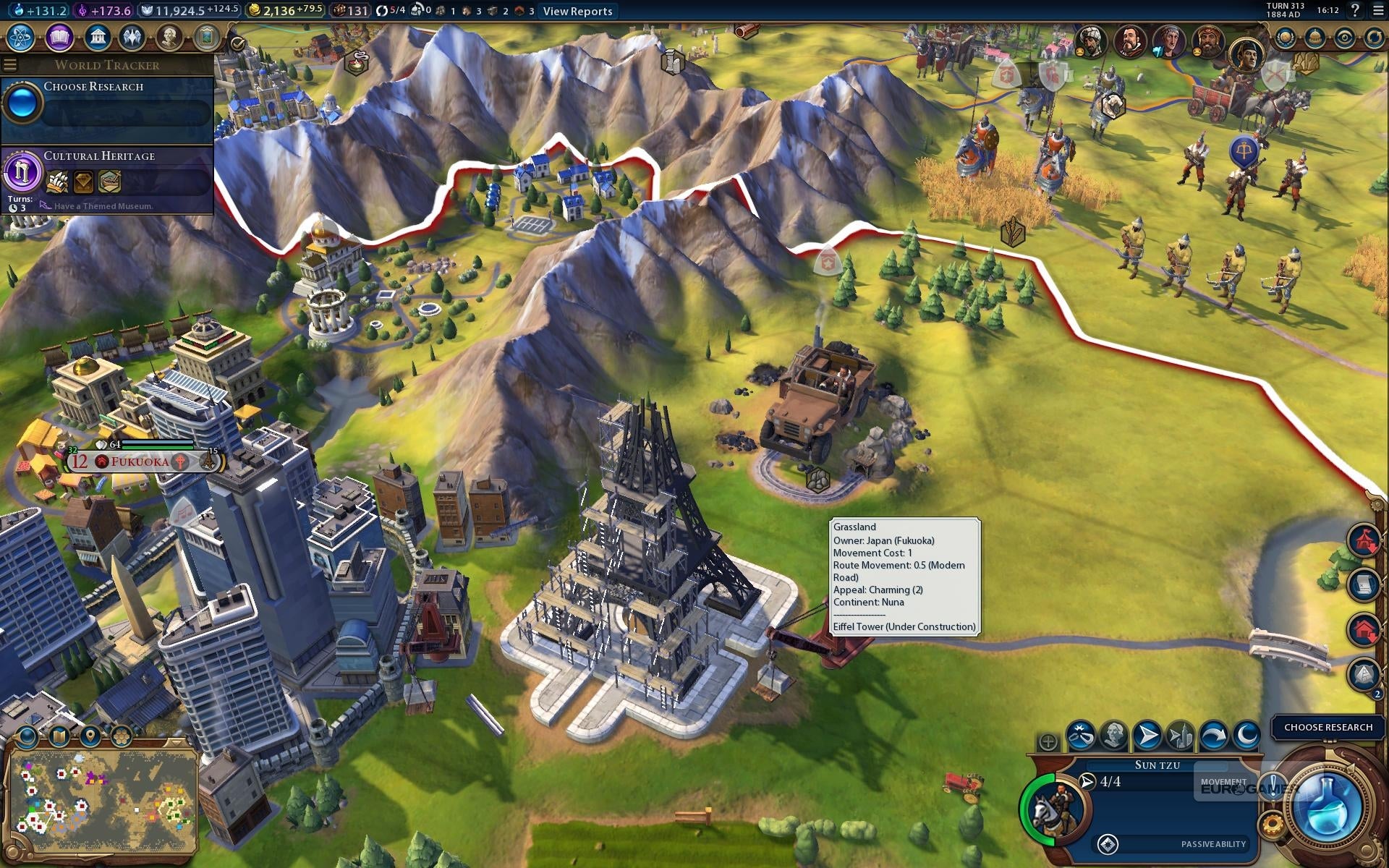This screenshot has width=1389, height=868.
Task: Put Sun Tzu to sleep
Action: pyautogui.click(x=1246, y=736)
